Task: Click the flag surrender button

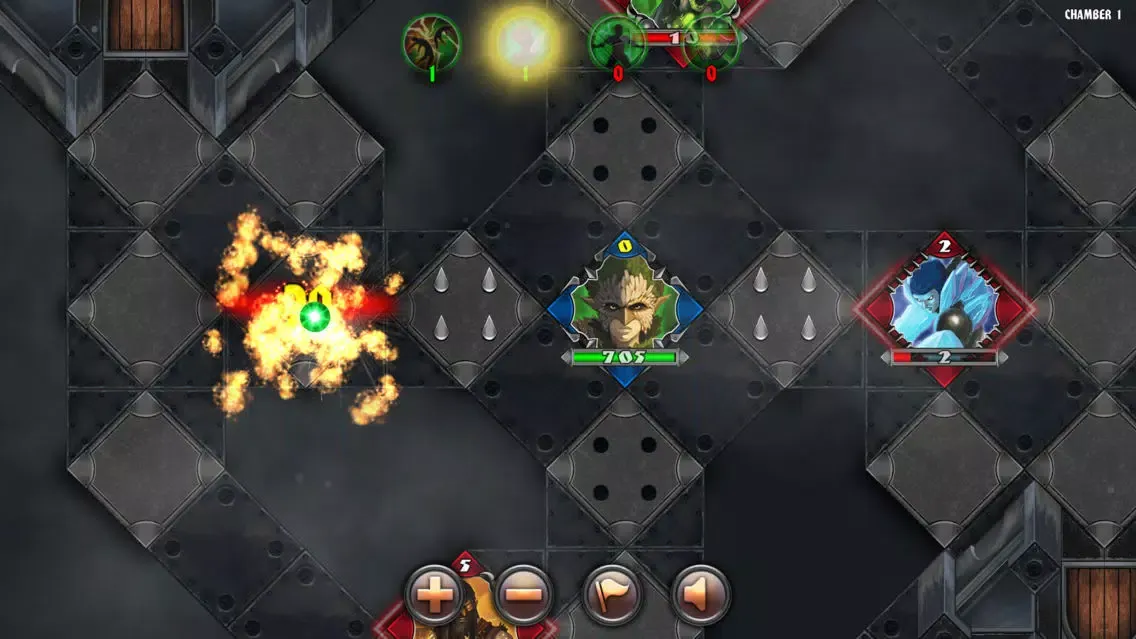Action: point(611,595)
